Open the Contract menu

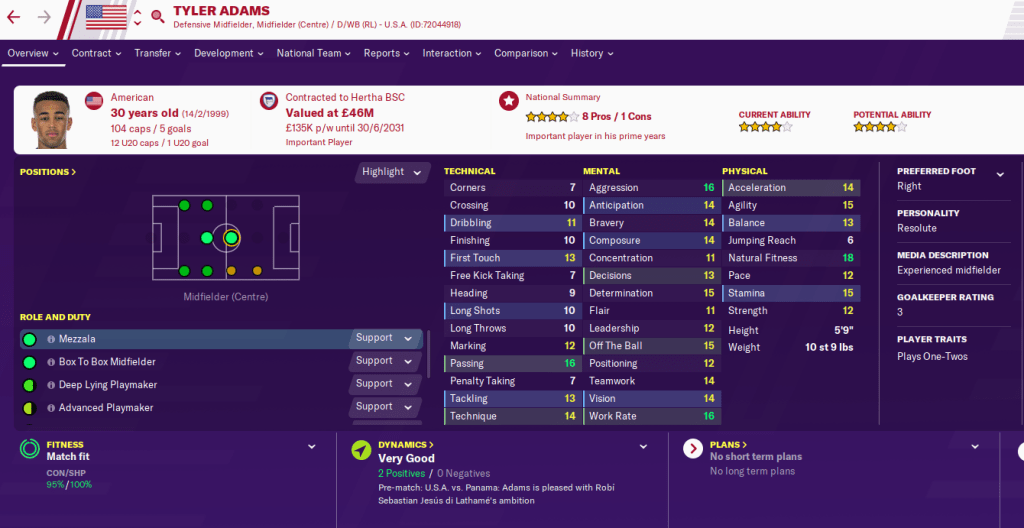coord(96,53)
